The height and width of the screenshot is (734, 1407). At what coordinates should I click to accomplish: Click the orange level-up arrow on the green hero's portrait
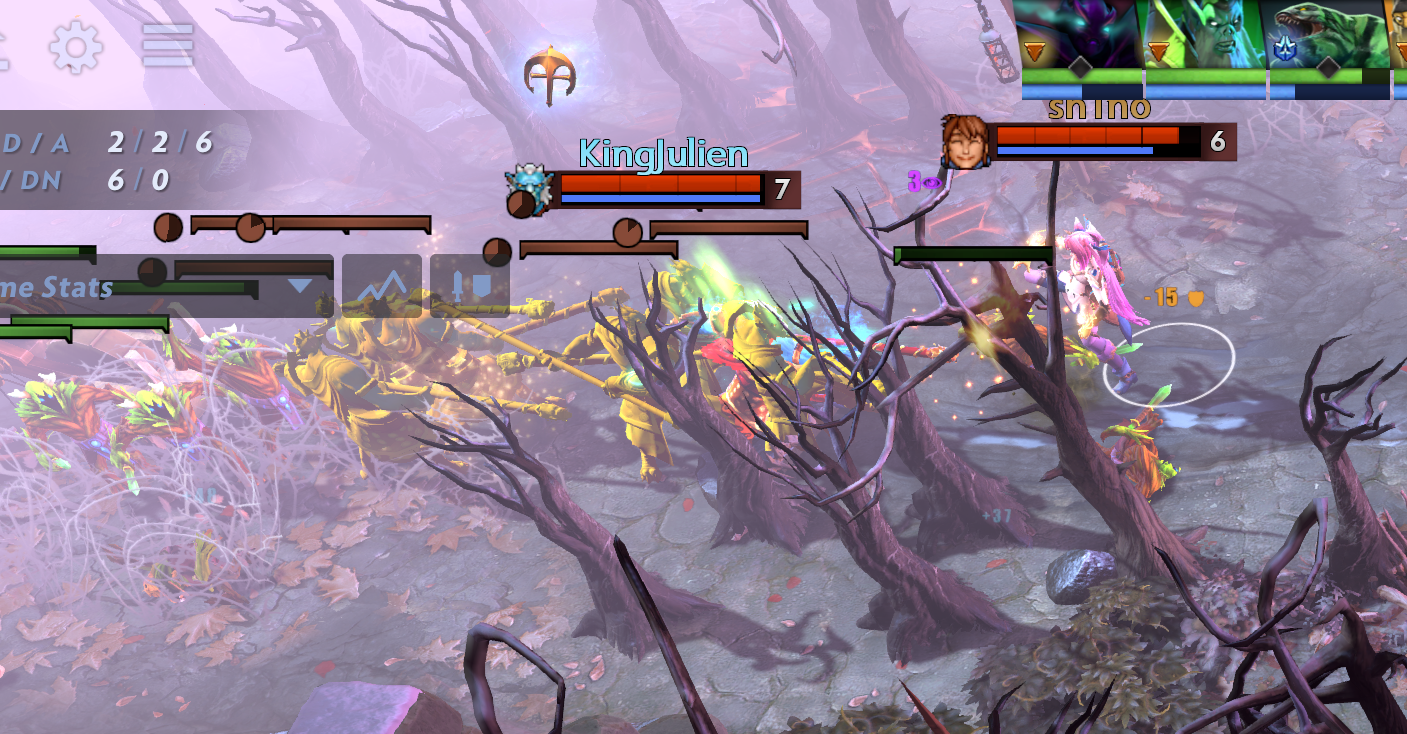pos(1158,48)
